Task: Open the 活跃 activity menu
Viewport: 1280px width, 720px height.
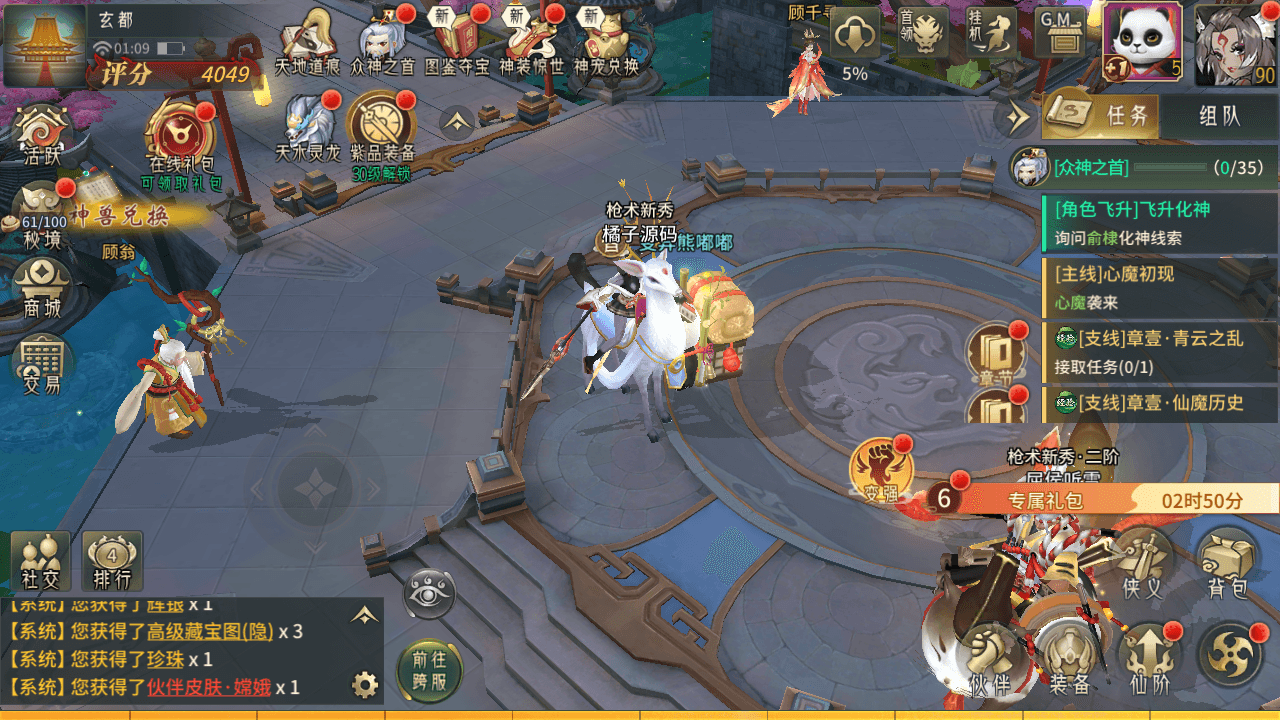Action: coord(43,137)
